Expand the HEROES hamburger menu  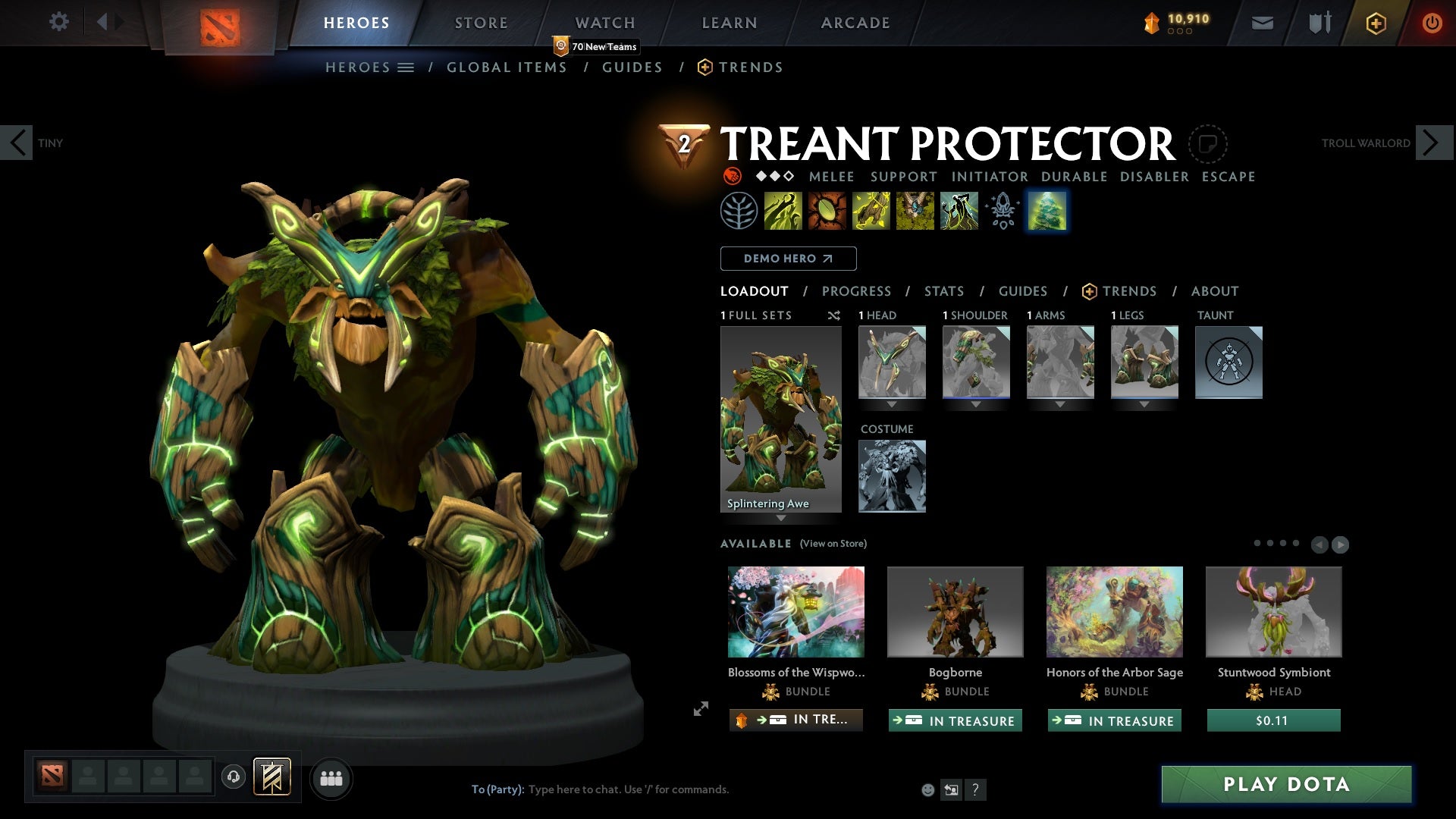406,67
